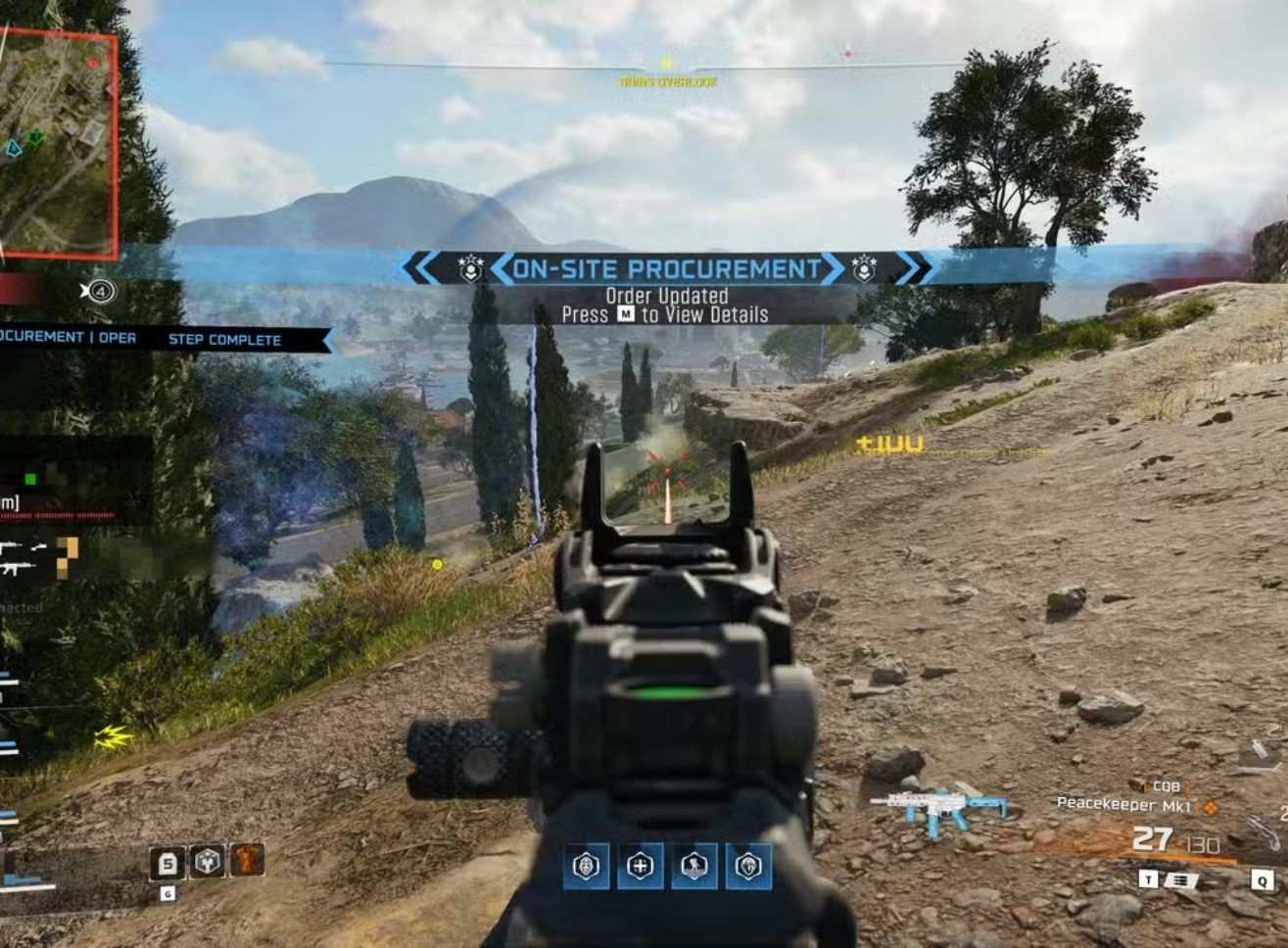Screen dimensions: 1288x948
Task: Select the hexagon cube equipment slot
Action: click(x=207, y=862)
